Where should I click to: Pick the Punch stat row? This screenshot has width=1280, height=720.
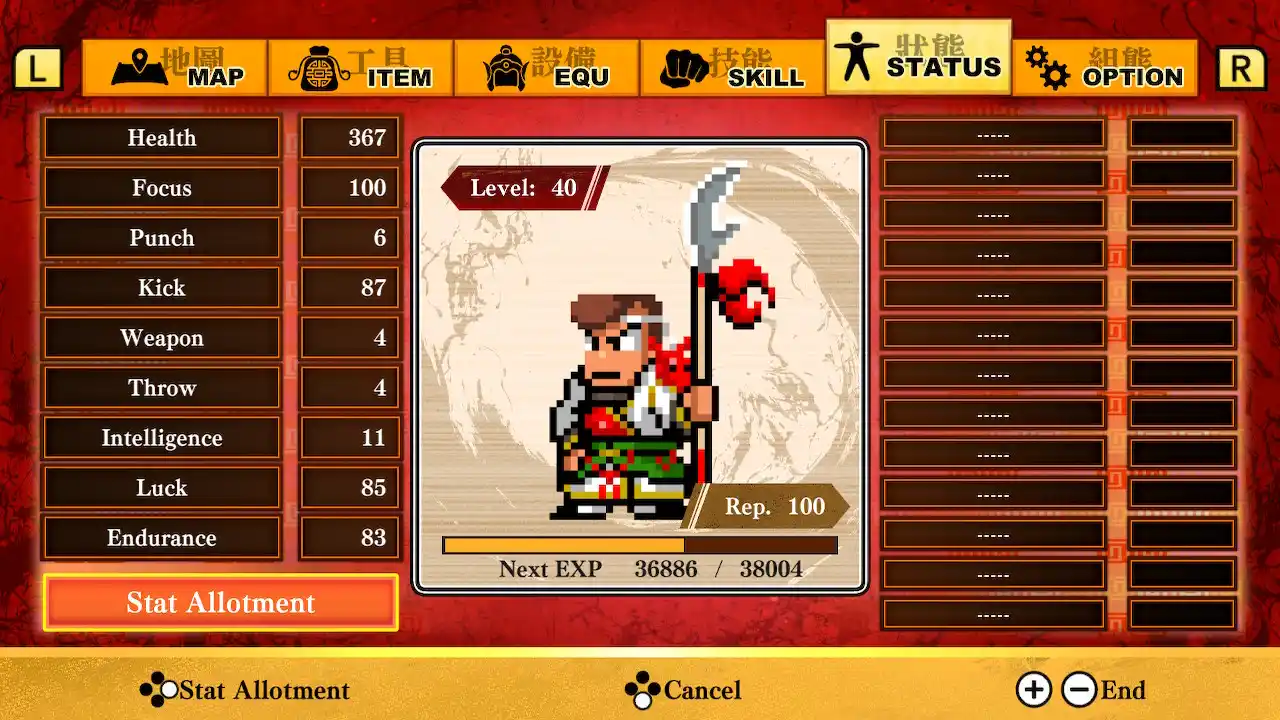tap(162, 238)
